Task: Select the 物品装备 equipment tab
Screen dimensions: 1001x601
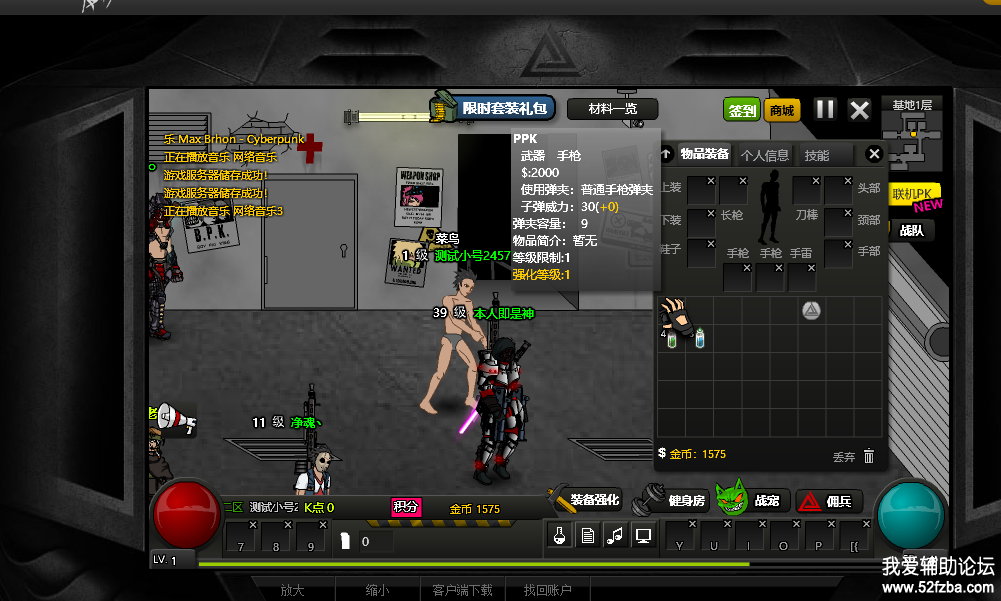Action: tap(705, 154)
